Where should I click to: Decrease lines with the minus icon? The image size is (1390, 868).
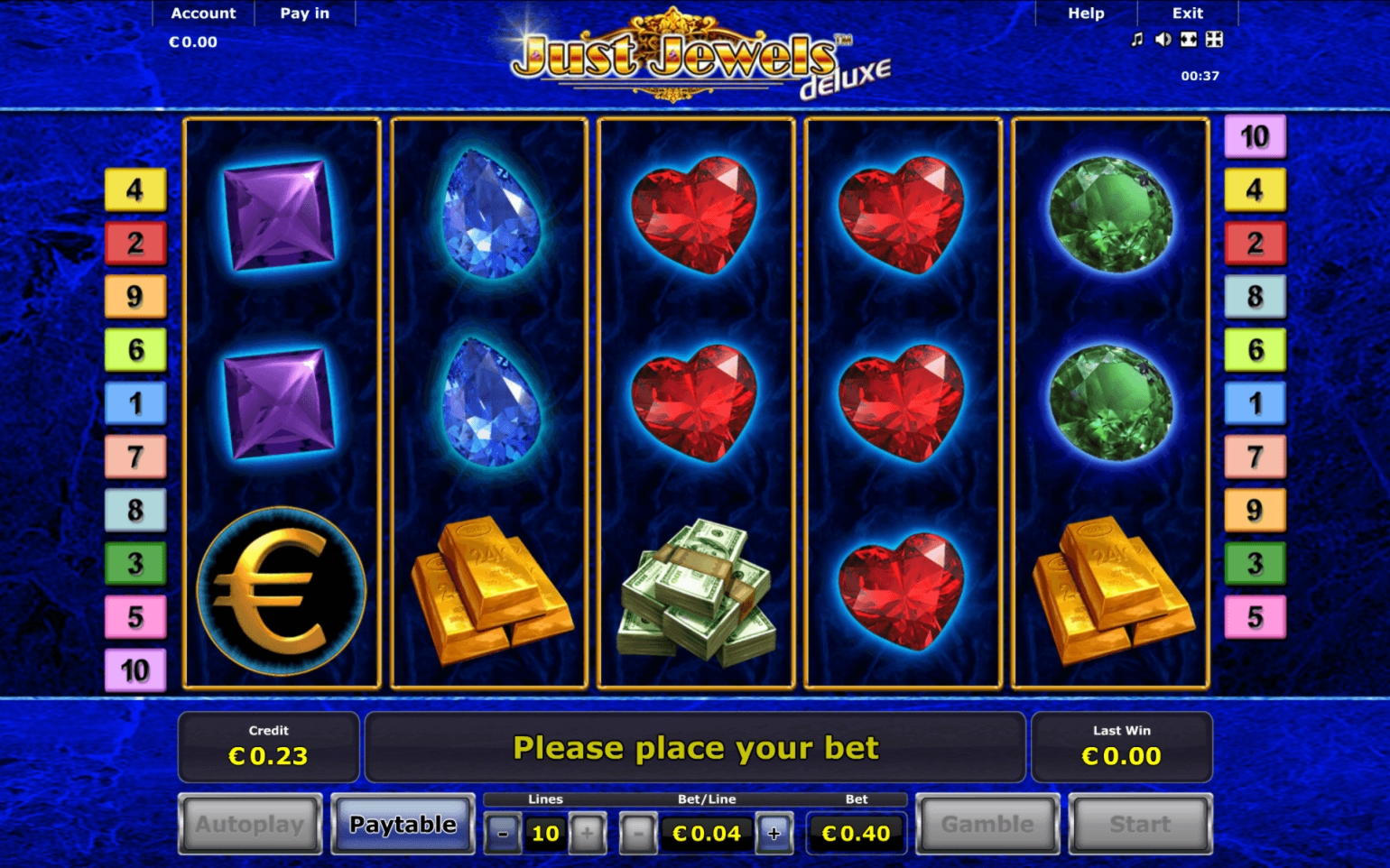point(503,833)
